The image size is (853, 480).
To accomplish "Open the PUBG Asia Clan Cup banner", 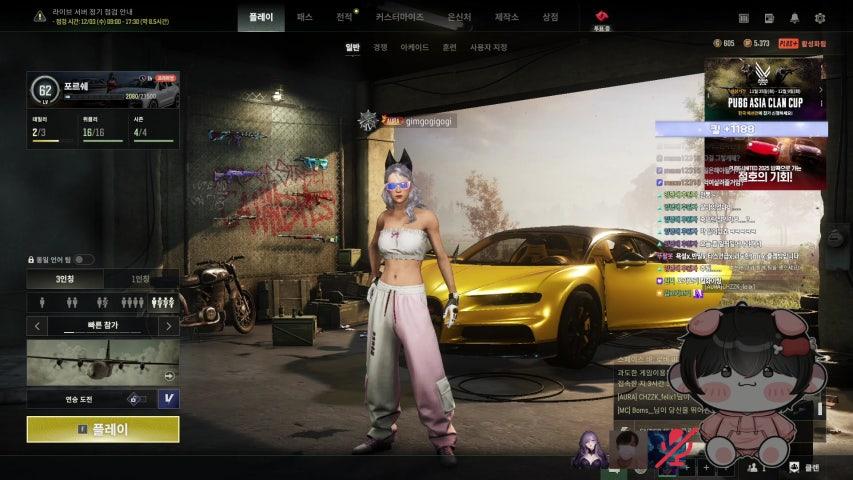I will [x=766, y=90].
